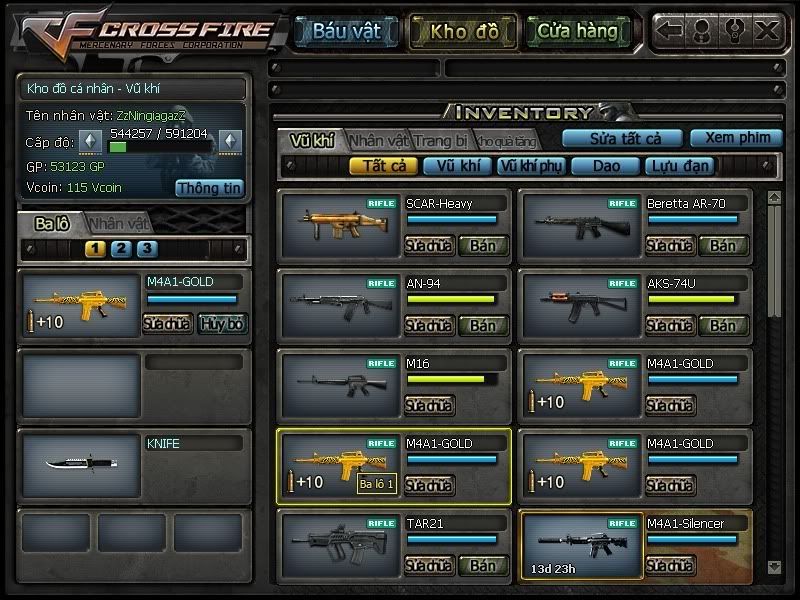Image resolution: width=800 pixels, height=600 pixels.
Task: Switch to the Nhân vật tab beside Ba lô
Action: (x=117, y=224)
